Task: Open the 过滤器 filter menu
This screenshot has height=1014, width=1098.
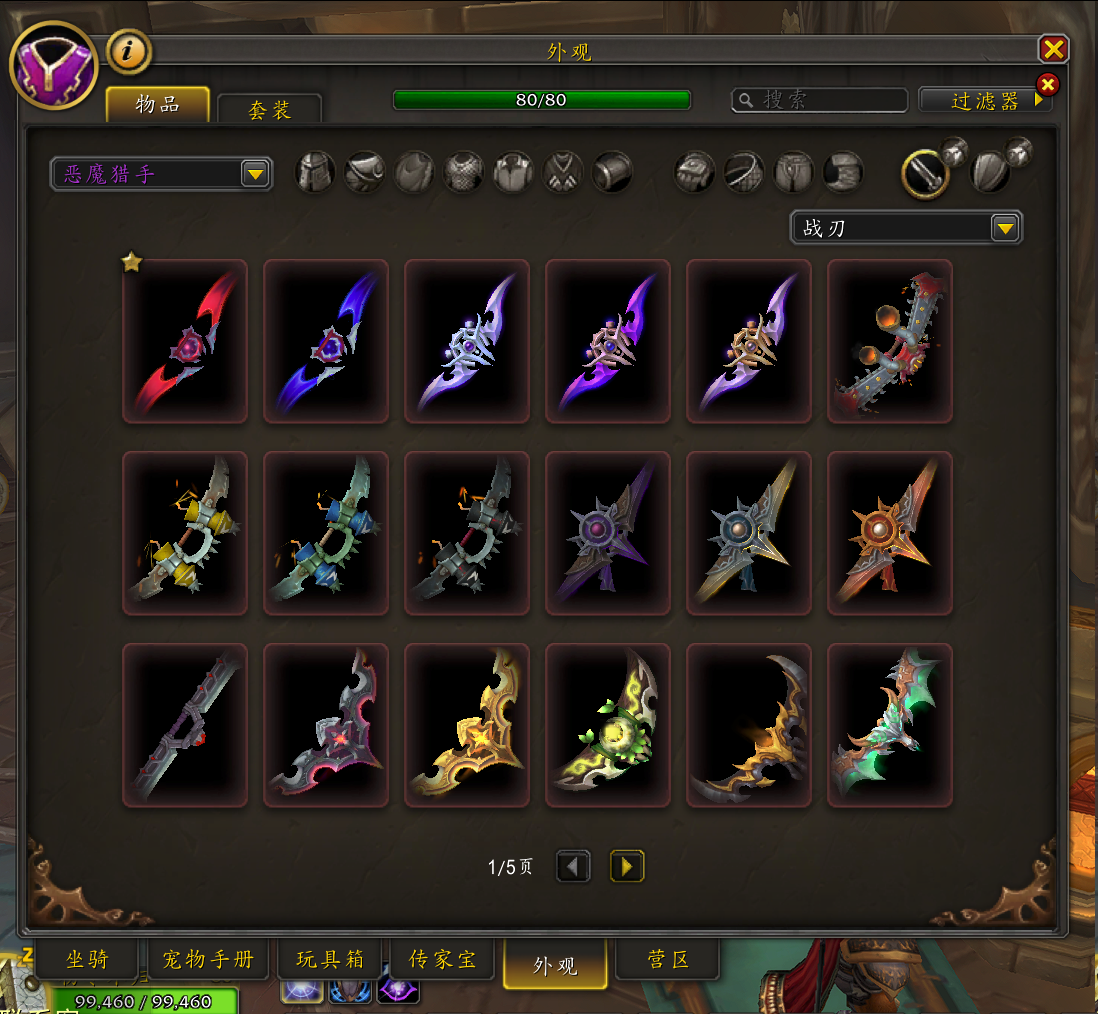Action: pyautogui.click(x=985, y=100)
